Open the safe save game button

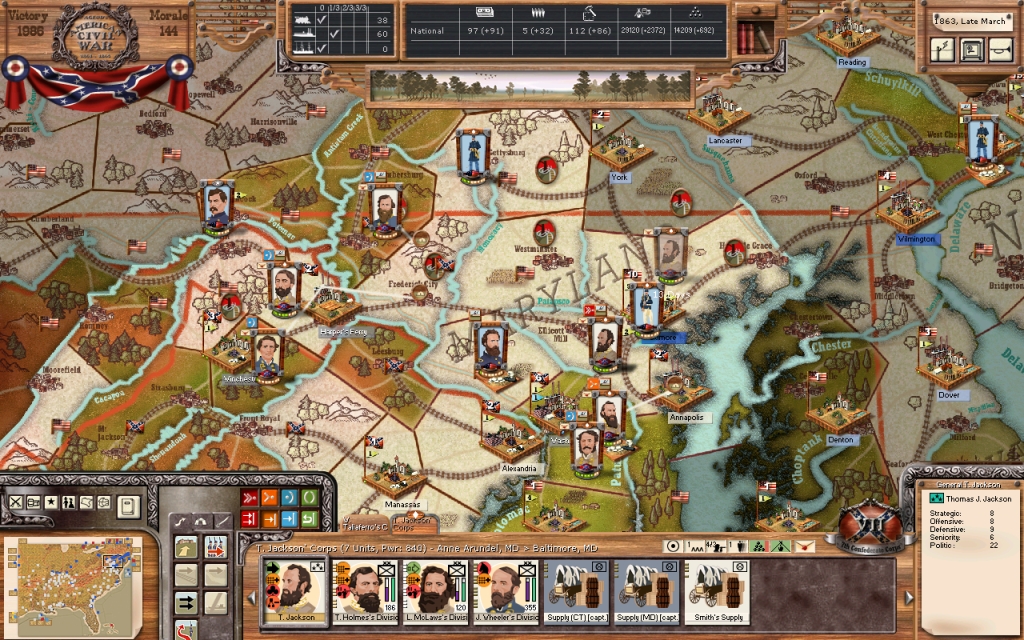pos(970,49)
